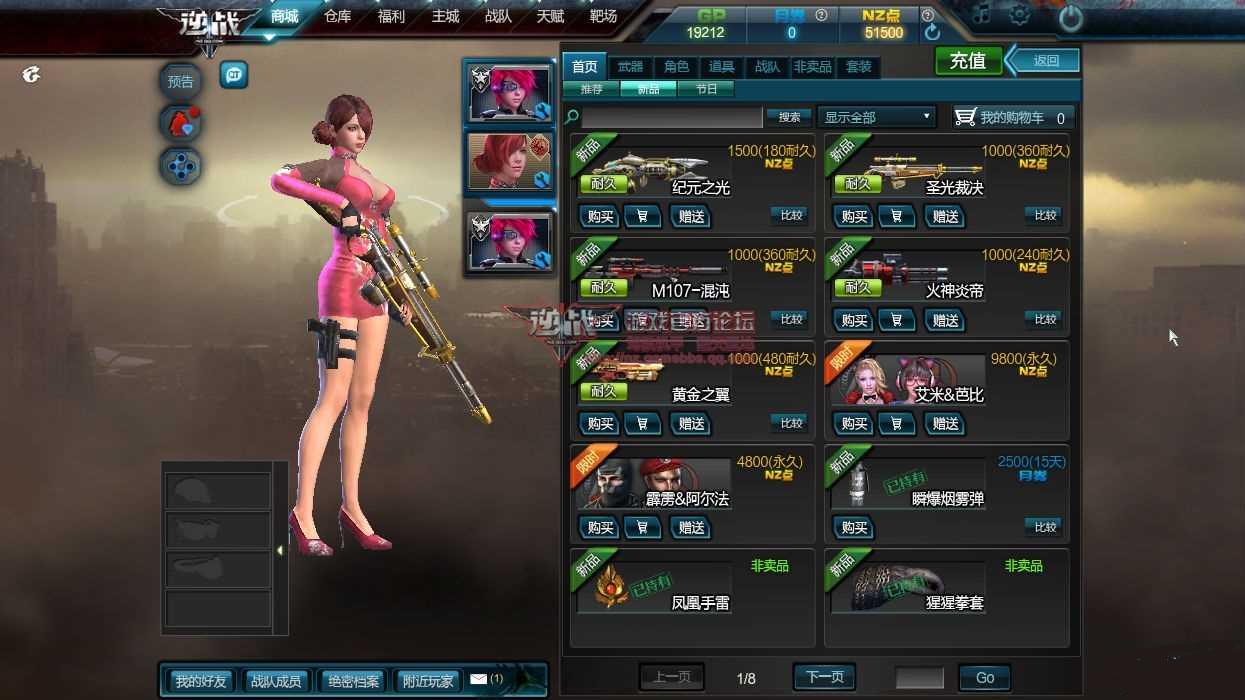
Task: Open 我的好友 friends list
Action: (x=200, y=681)
